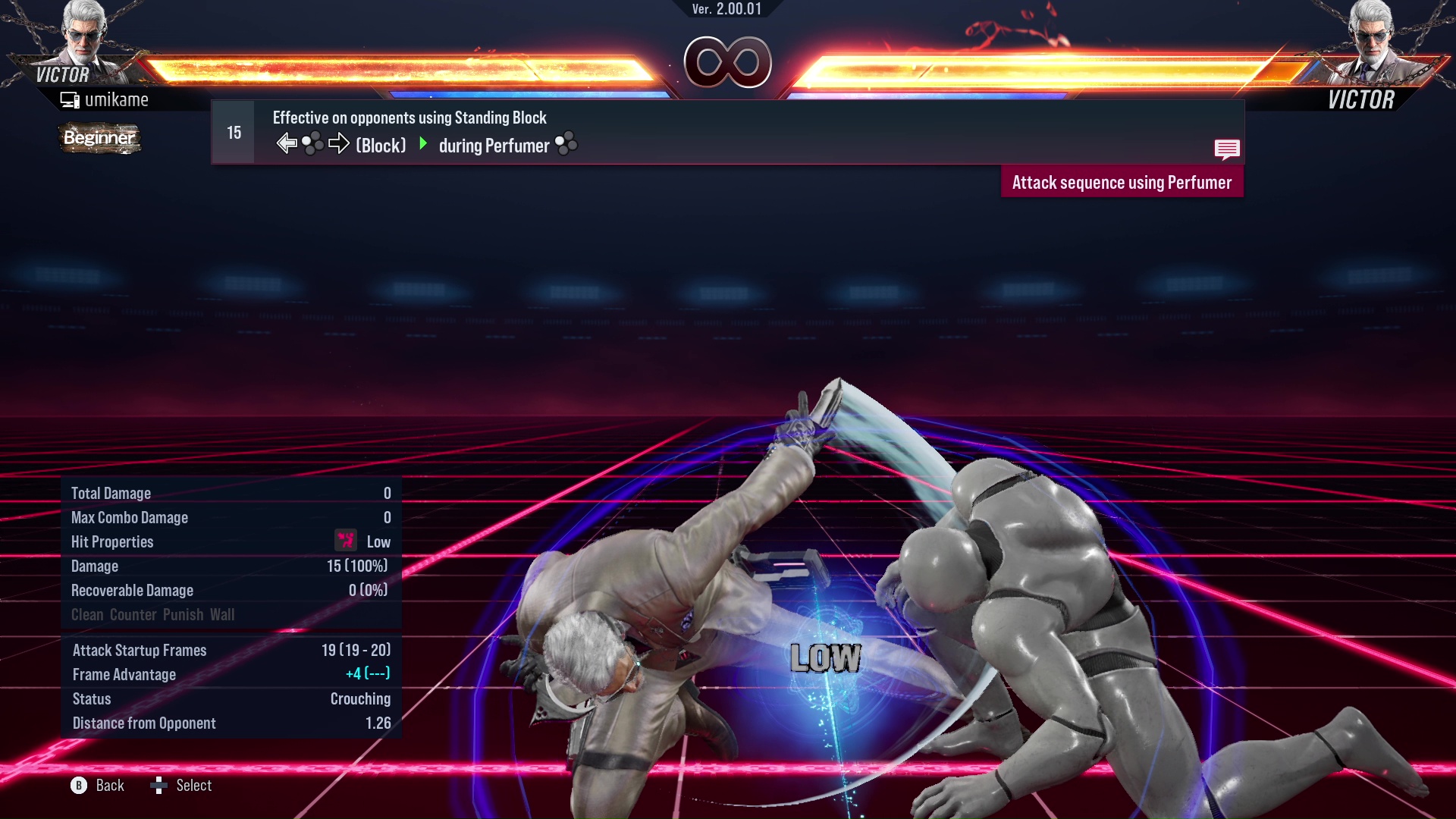Expand step number 15 in the combo list
The image size is (1456, 819).
click(x=232, y=131)
